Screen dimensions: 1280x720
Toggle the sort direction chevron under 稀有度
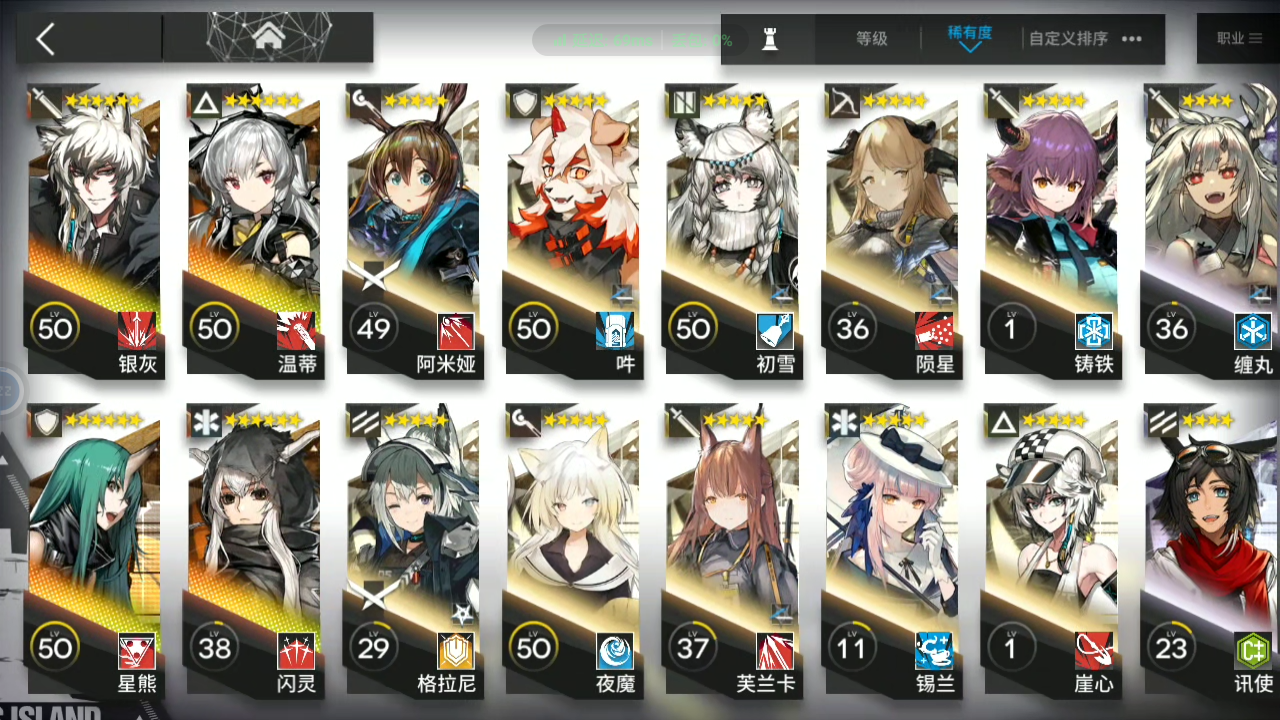969,48
